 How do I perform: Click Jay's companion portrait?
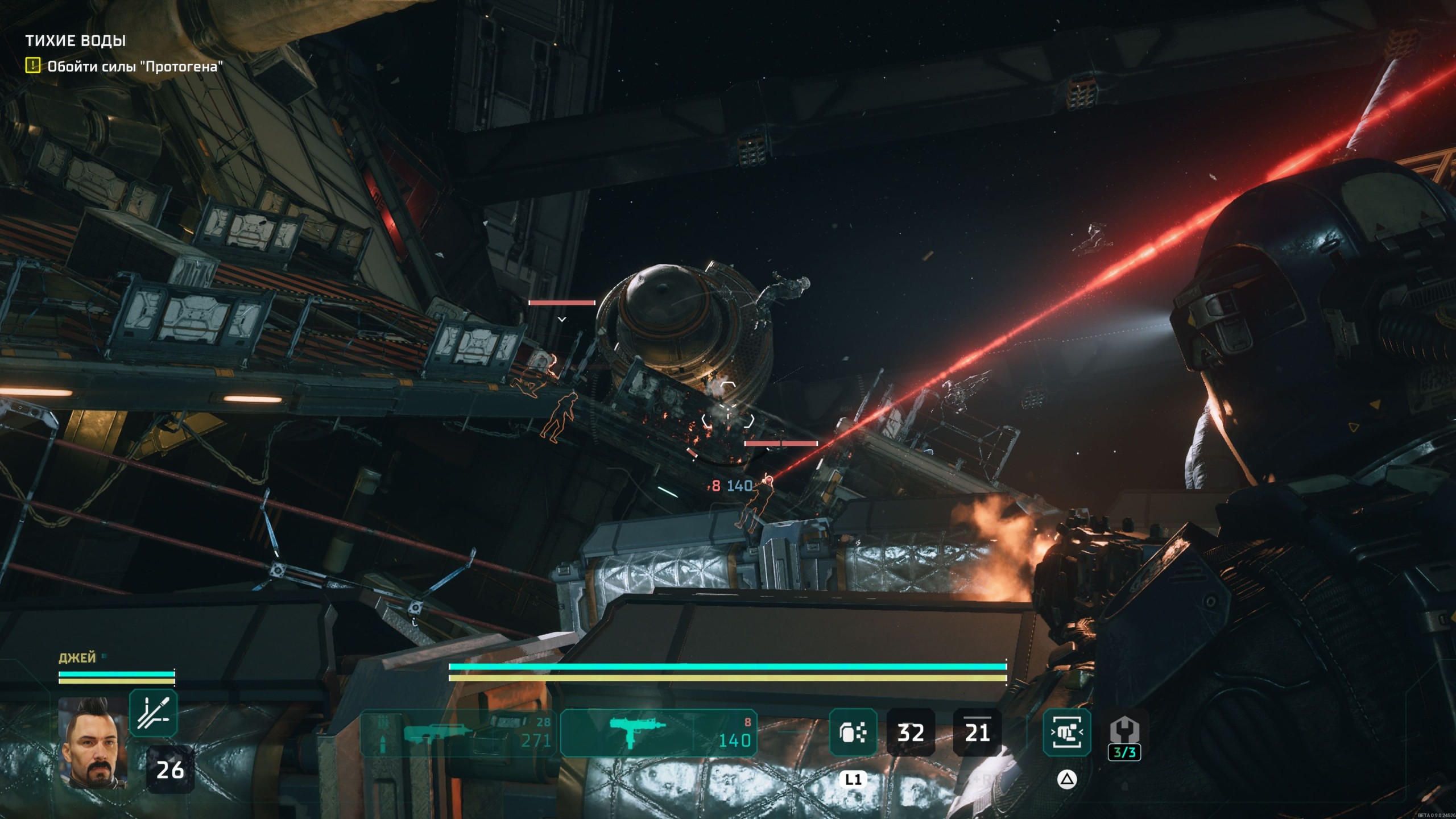click(93, 742)
